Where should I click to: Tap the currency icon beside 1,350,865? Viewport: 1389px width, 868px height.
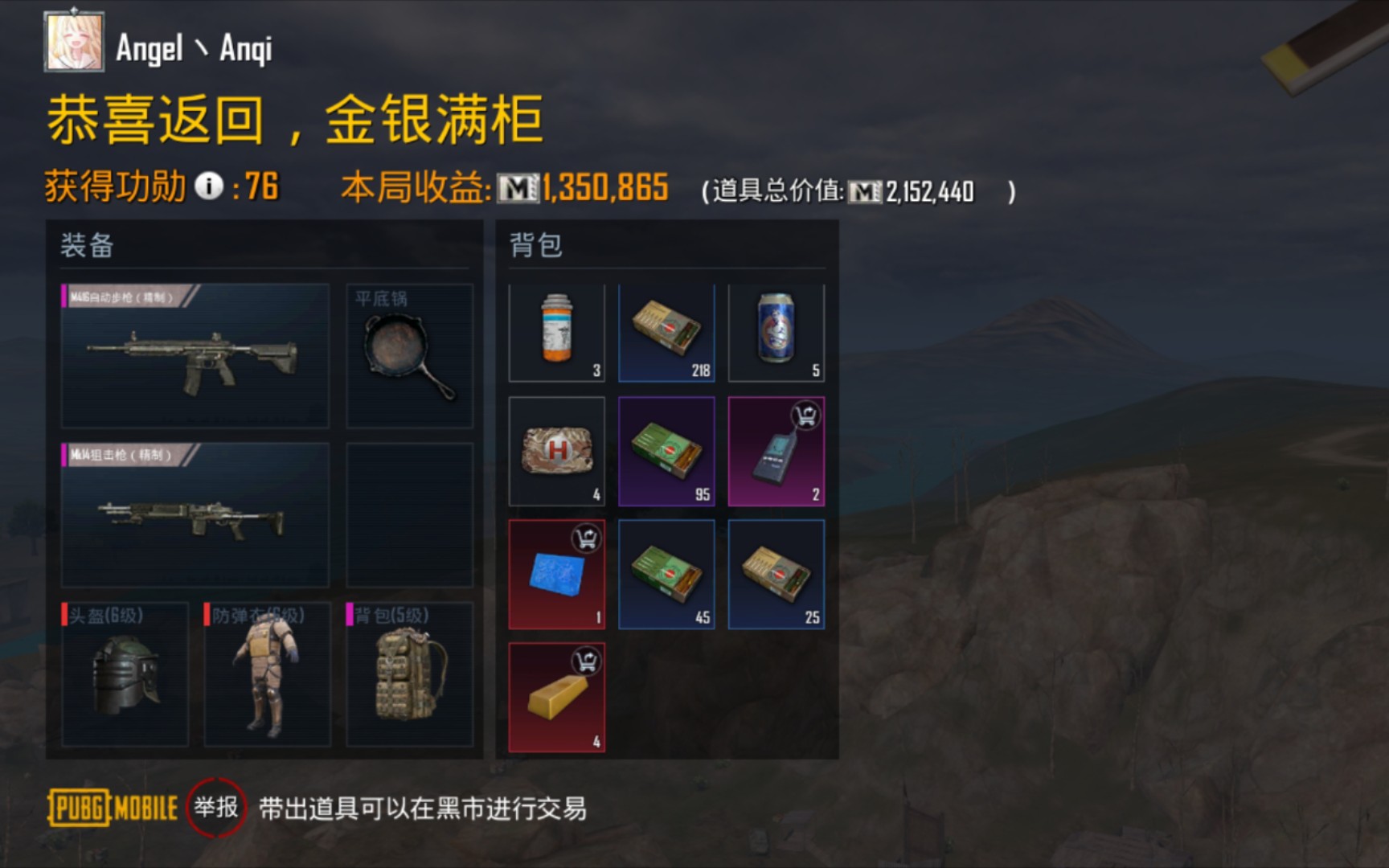521,186
